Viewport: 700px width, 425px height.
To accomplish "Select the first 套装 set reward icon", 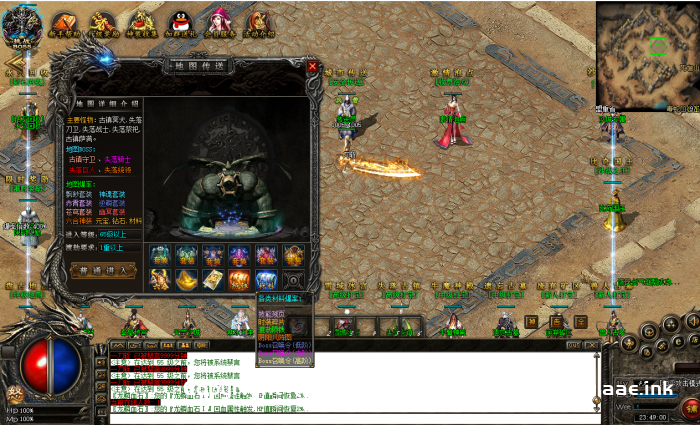I will pyautogui.click(x=161, y=255).
